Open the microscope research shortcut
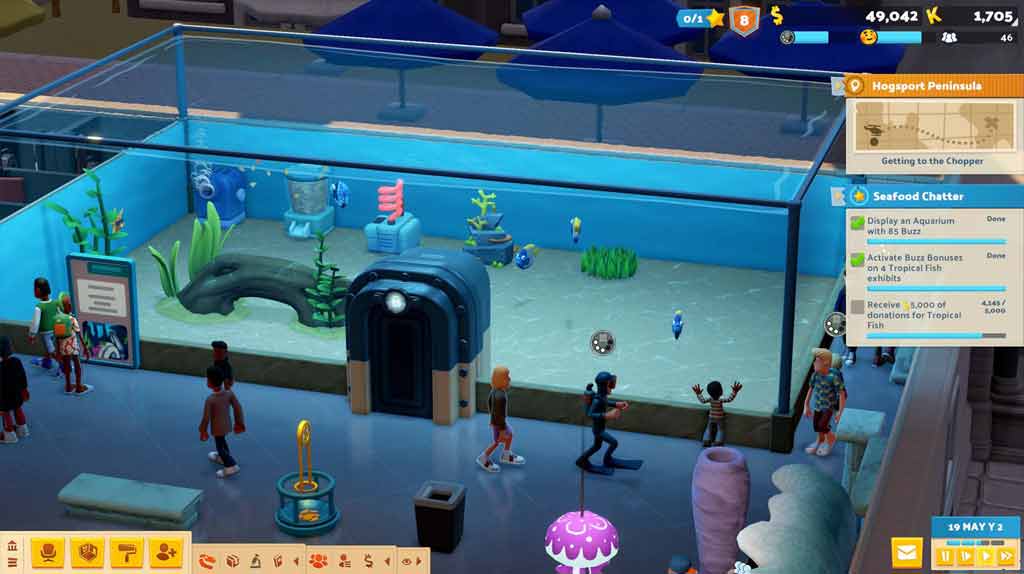 255,561
